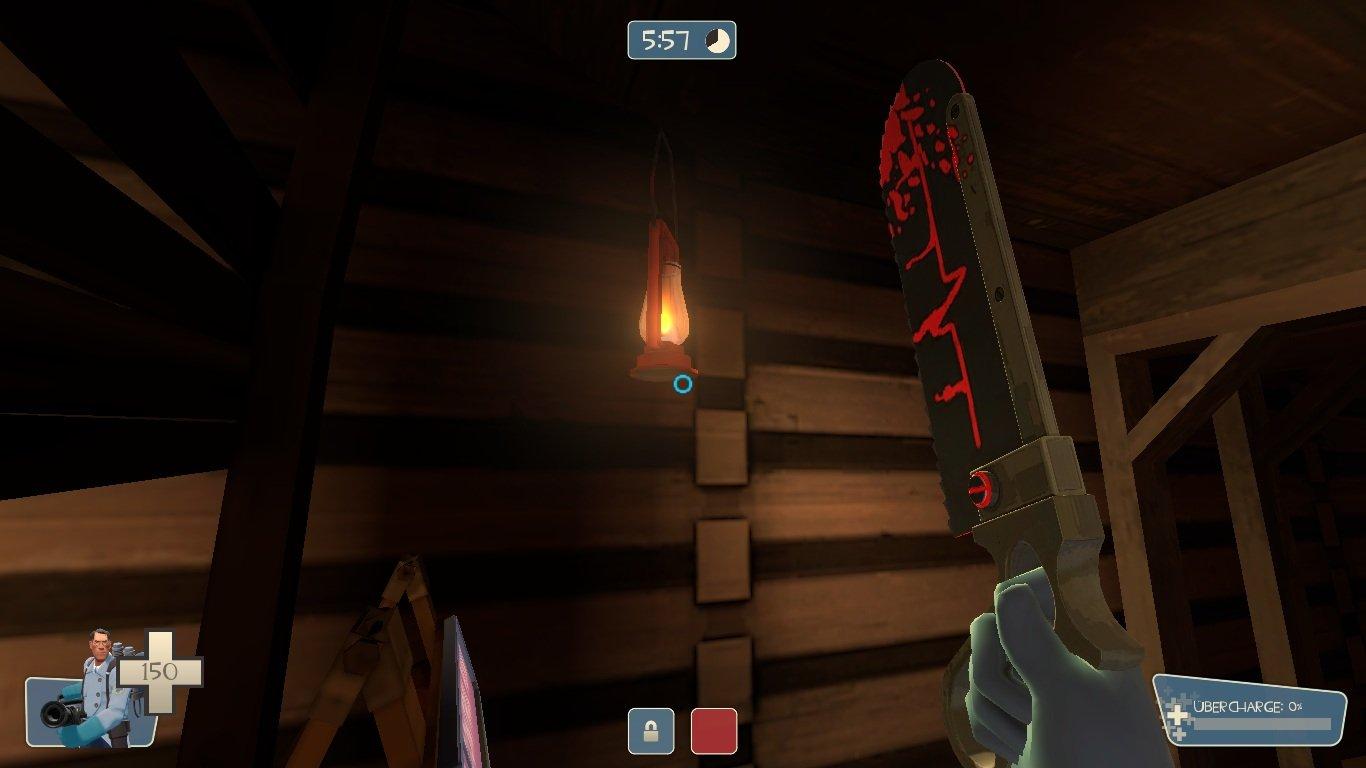Select the red control point indicator
The image size is (1366, 768).
pyautogui.click(x=714, y=731)
